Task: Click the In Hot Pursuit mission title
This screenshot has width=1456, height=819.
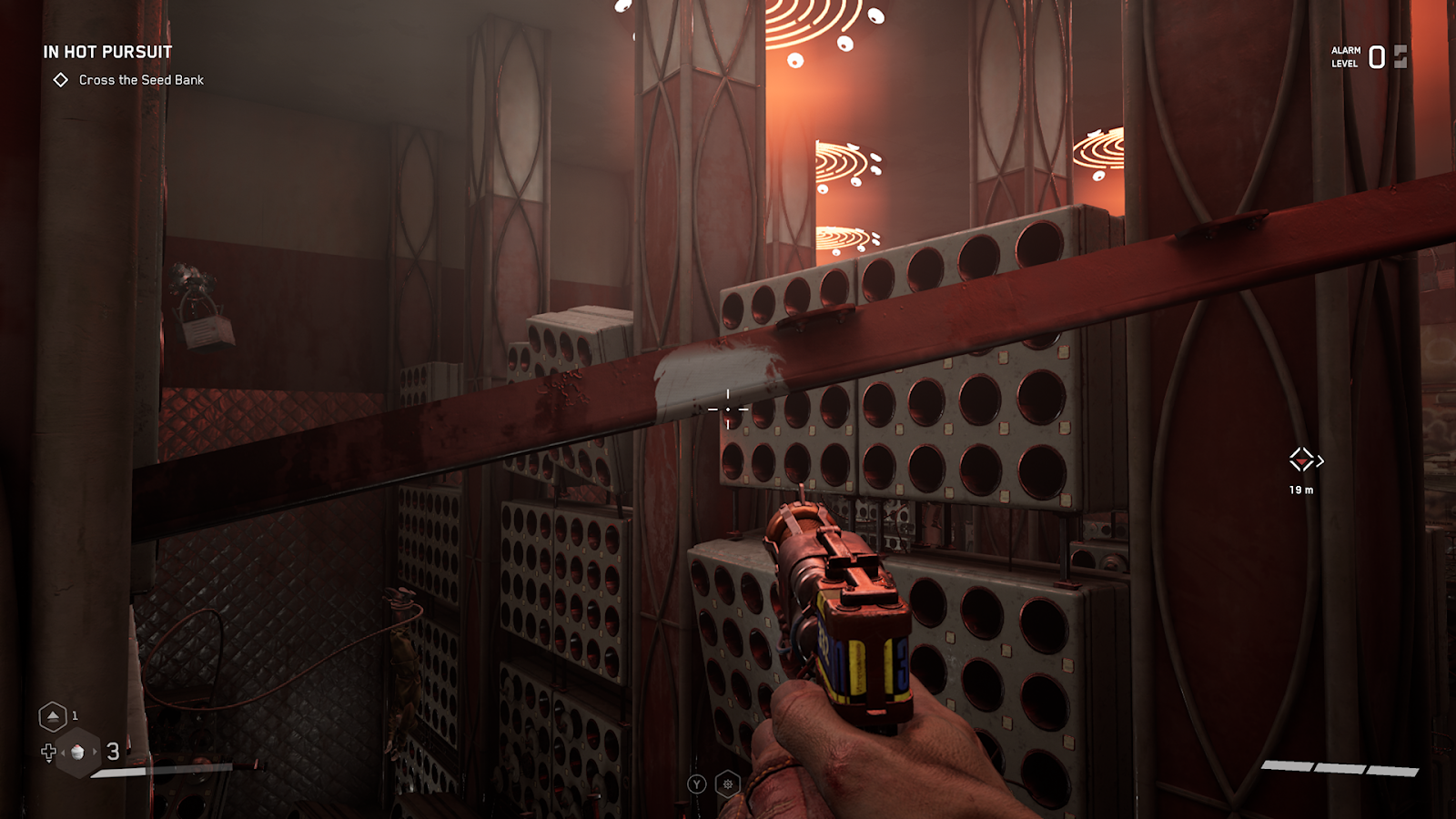Action: tap(107, 52)
